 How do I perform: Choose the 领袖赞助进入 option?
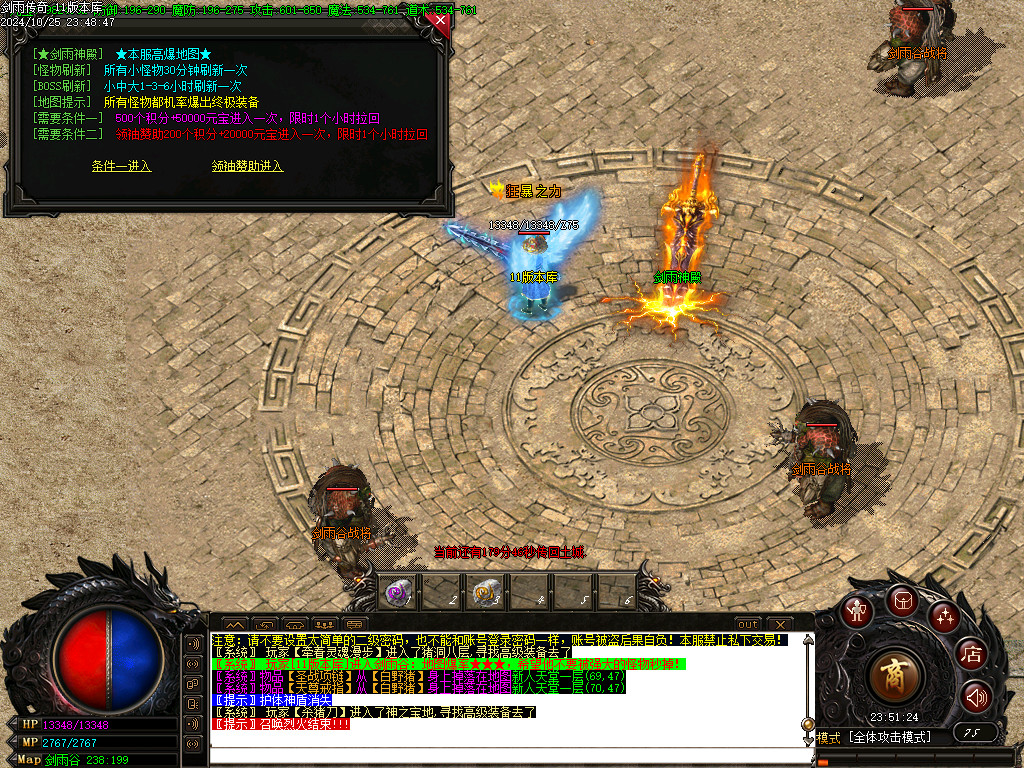247,166
